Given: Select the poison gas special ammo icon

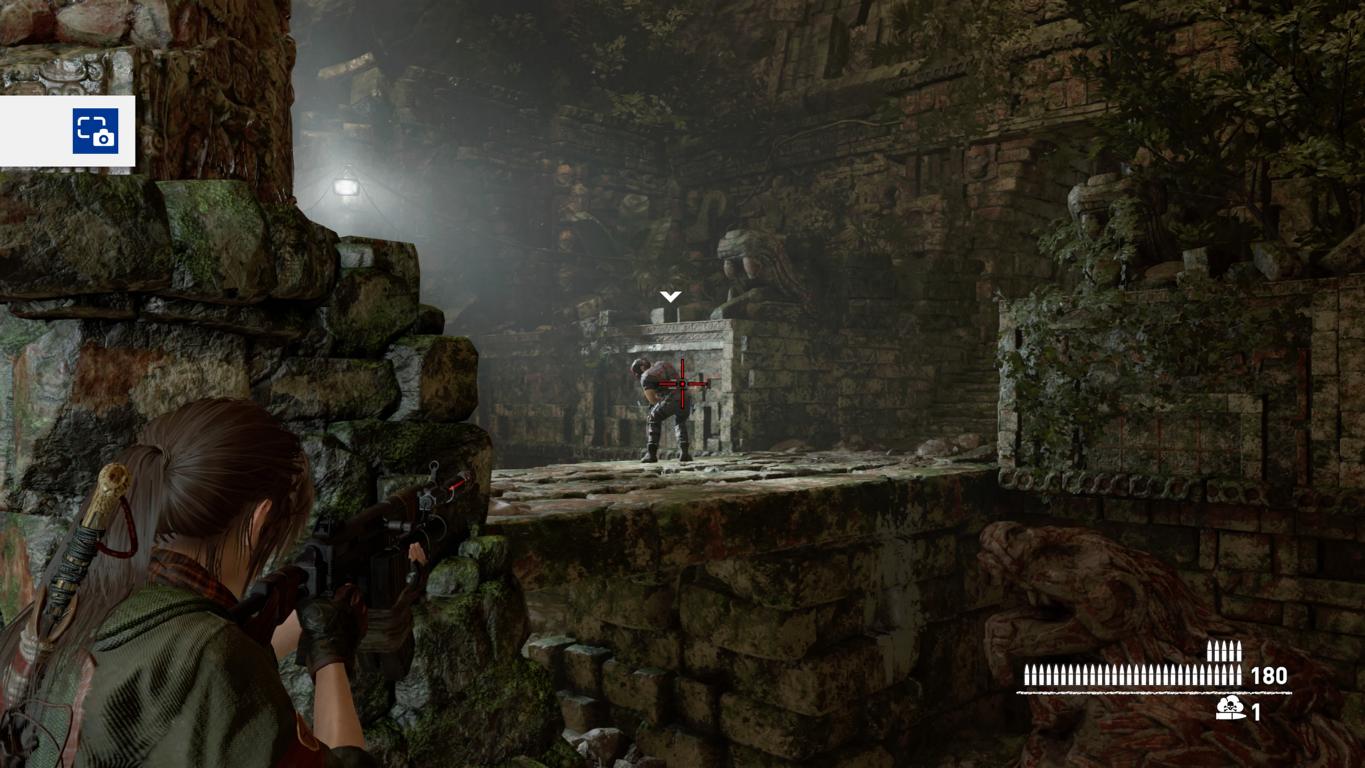Looking at the screenshot, I should point(1230,709).
